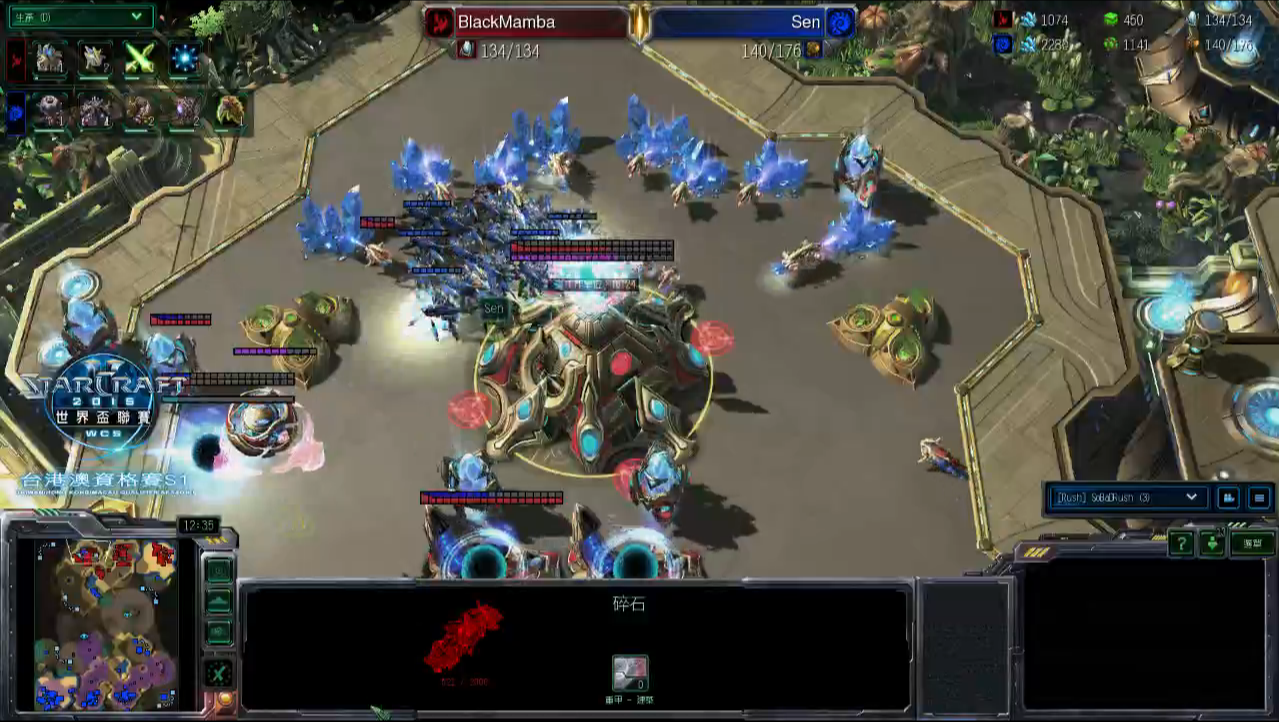Click the top minimap option button
1279x722 pixels.
point(218,570)
